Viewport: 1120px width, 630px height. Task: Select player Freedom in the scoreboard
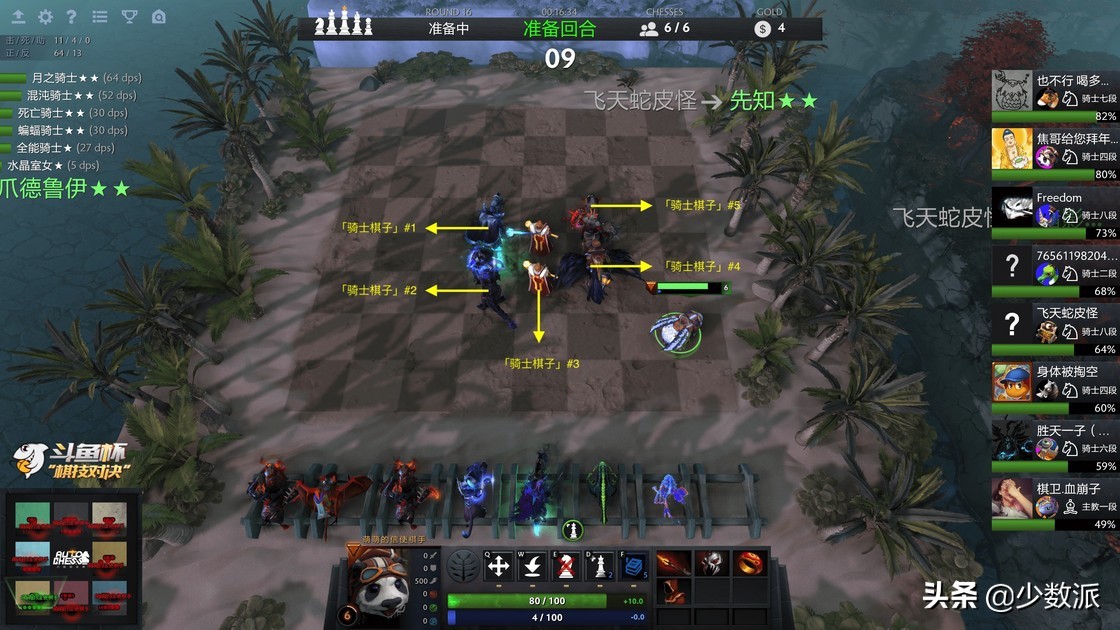pyautogui.click(x=1054, y=210)
